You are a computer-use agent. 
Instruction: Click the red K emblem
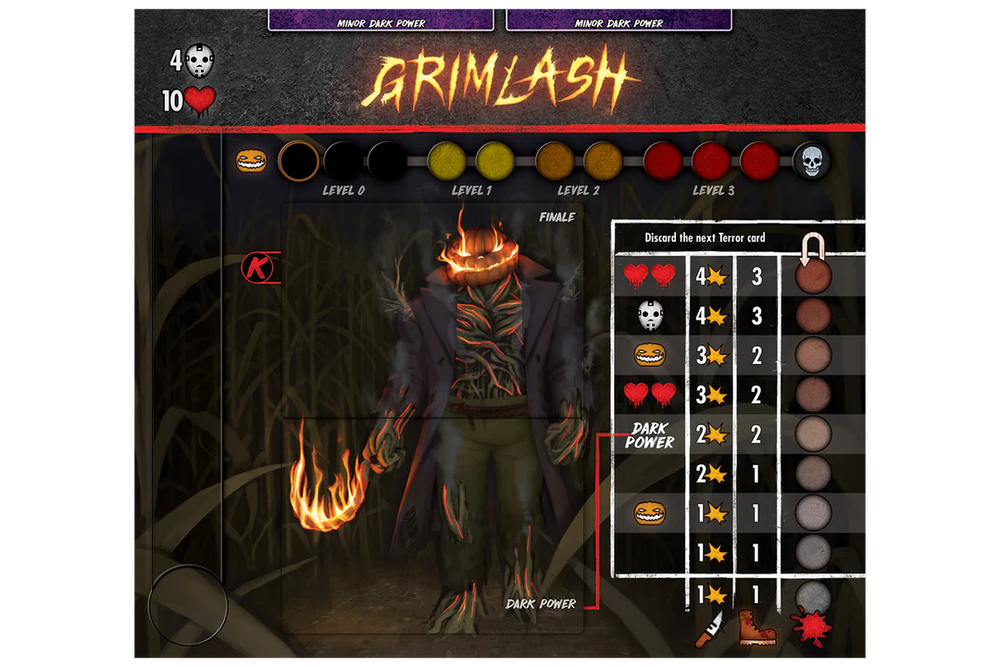(x=256, y=268)
